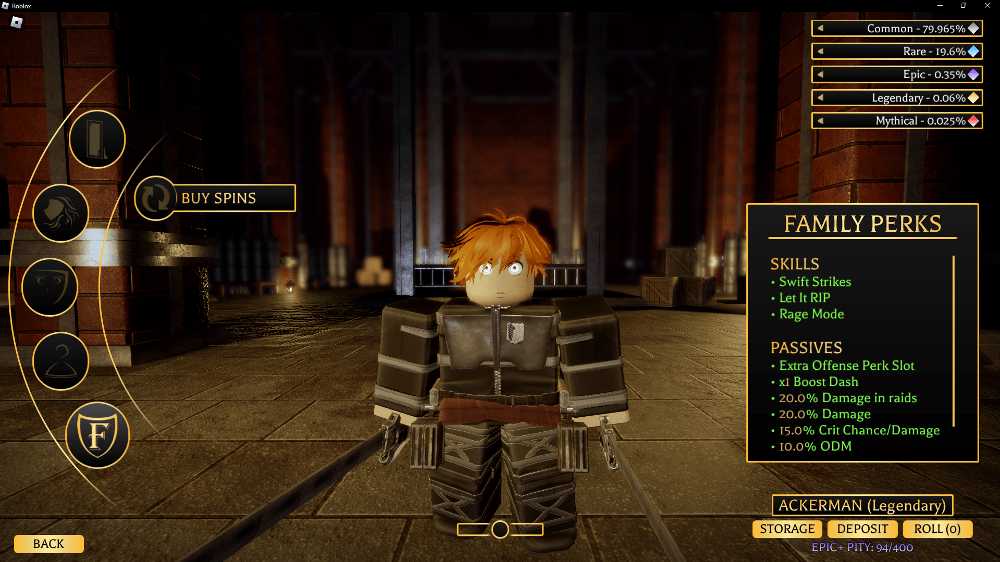
Task: Click the character rotation slider knob
Action: coord(500,529)
